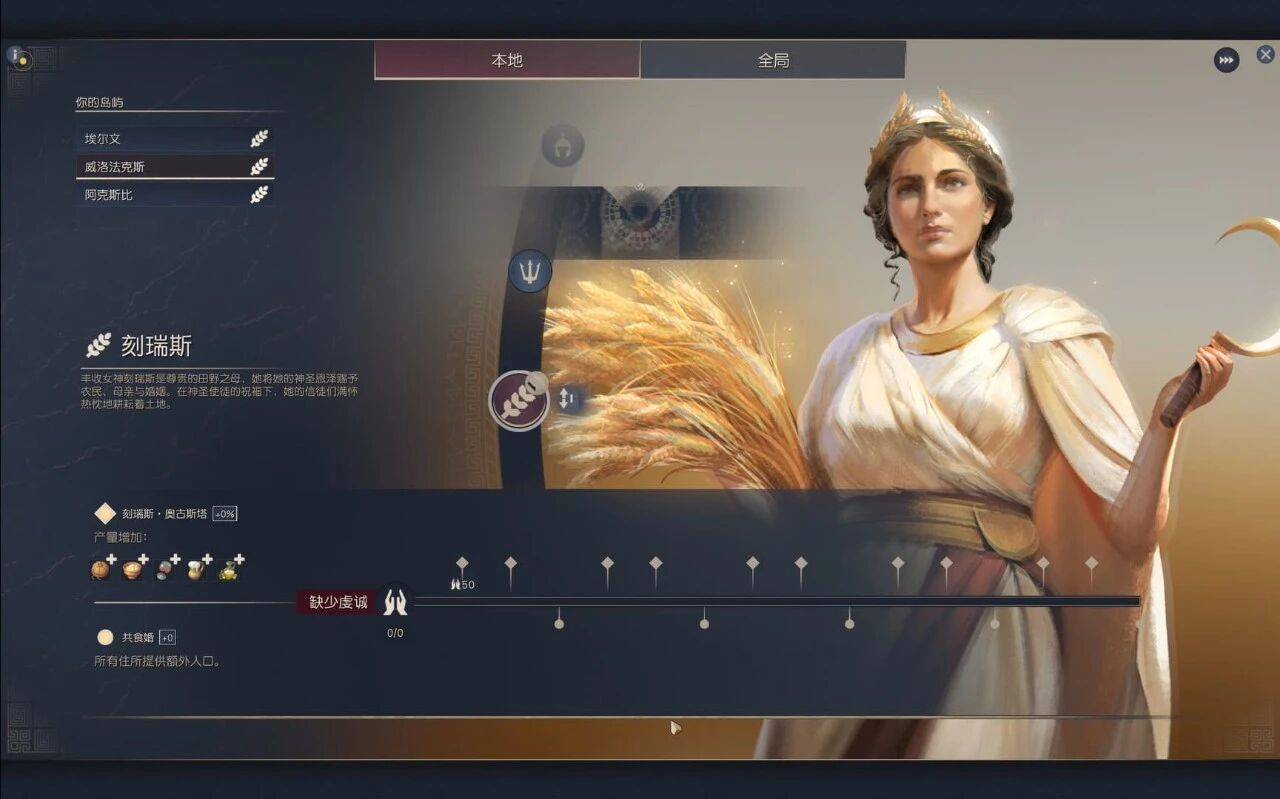Screen dimensions: 1280x799
Task: Click the porridge bowl yield bonus icon
Action: coord(132,569)
